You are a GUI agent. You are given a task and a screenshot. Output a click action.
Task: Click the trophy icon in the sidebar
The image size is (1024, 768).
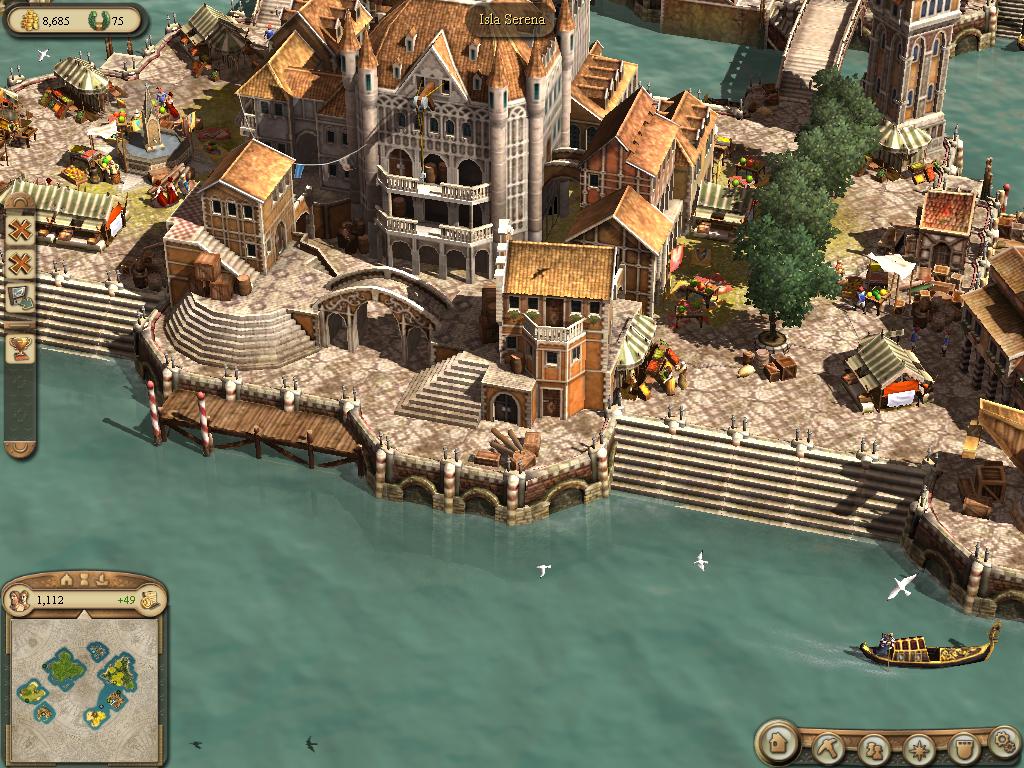pyautogui.click(x=19, y=346)
